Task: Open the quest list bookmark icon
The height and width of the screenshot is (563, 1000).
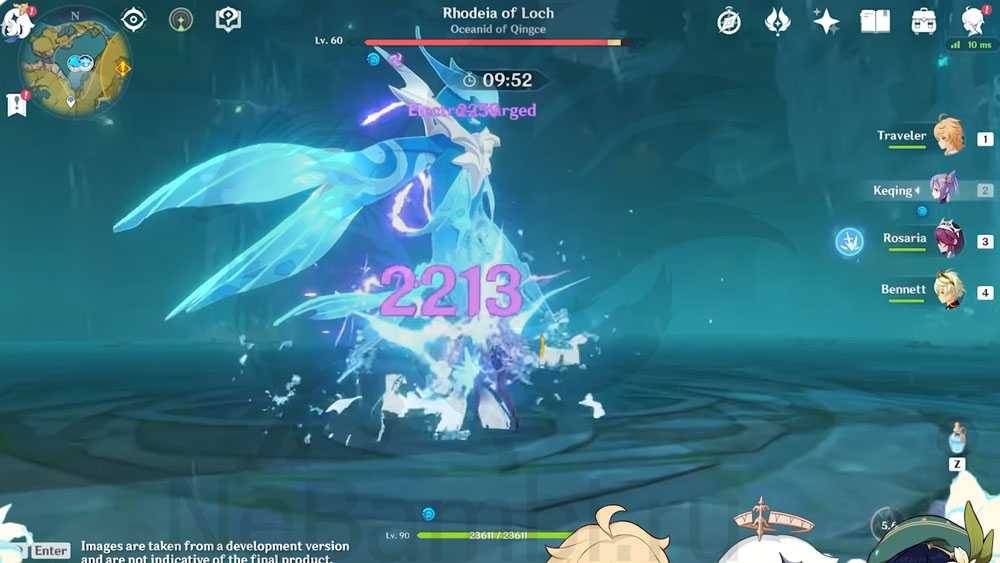Action: click(x=16, y=104)
